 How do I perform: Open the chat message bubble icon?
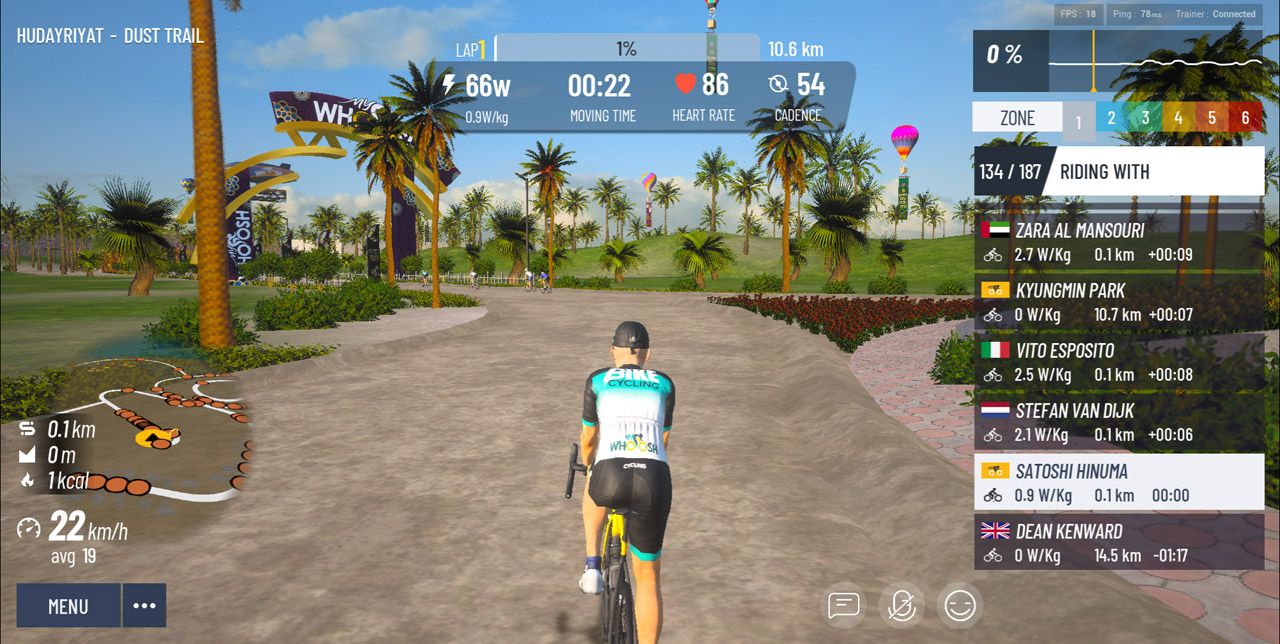[844, 605]
